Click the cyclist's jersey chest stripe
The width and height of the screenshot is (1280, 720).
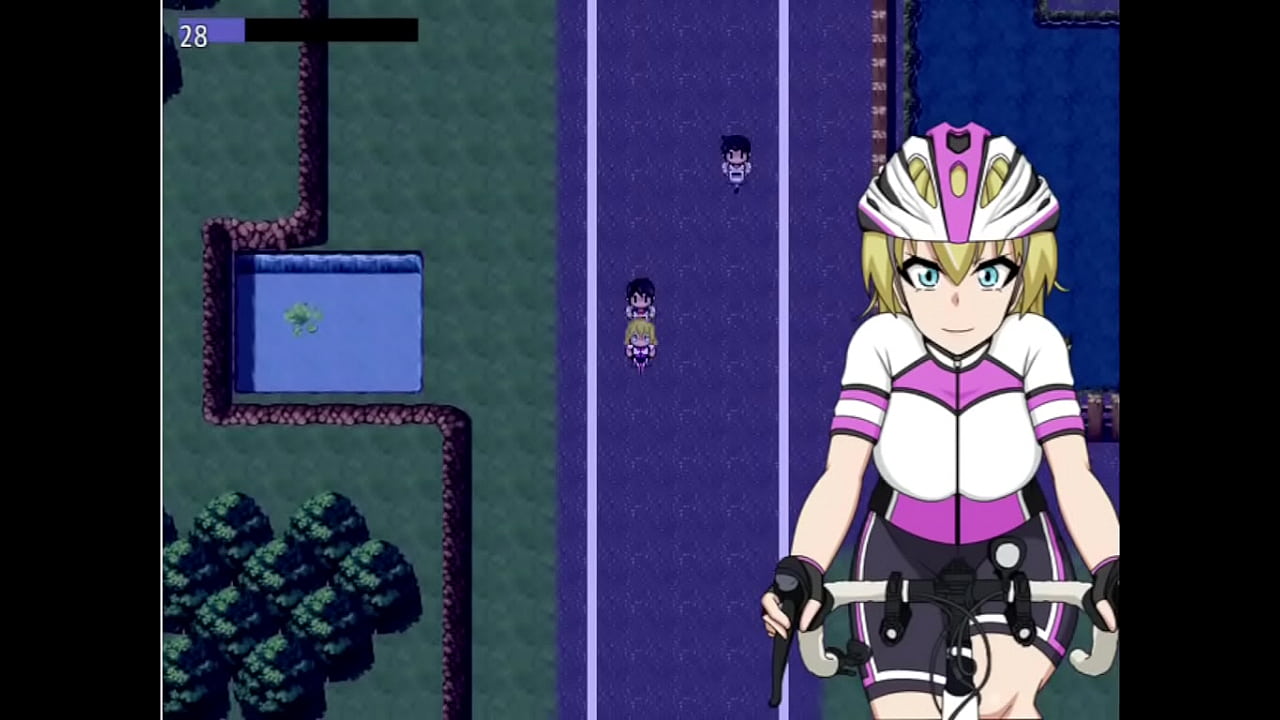pyautogui.click(x=960, y=400)
